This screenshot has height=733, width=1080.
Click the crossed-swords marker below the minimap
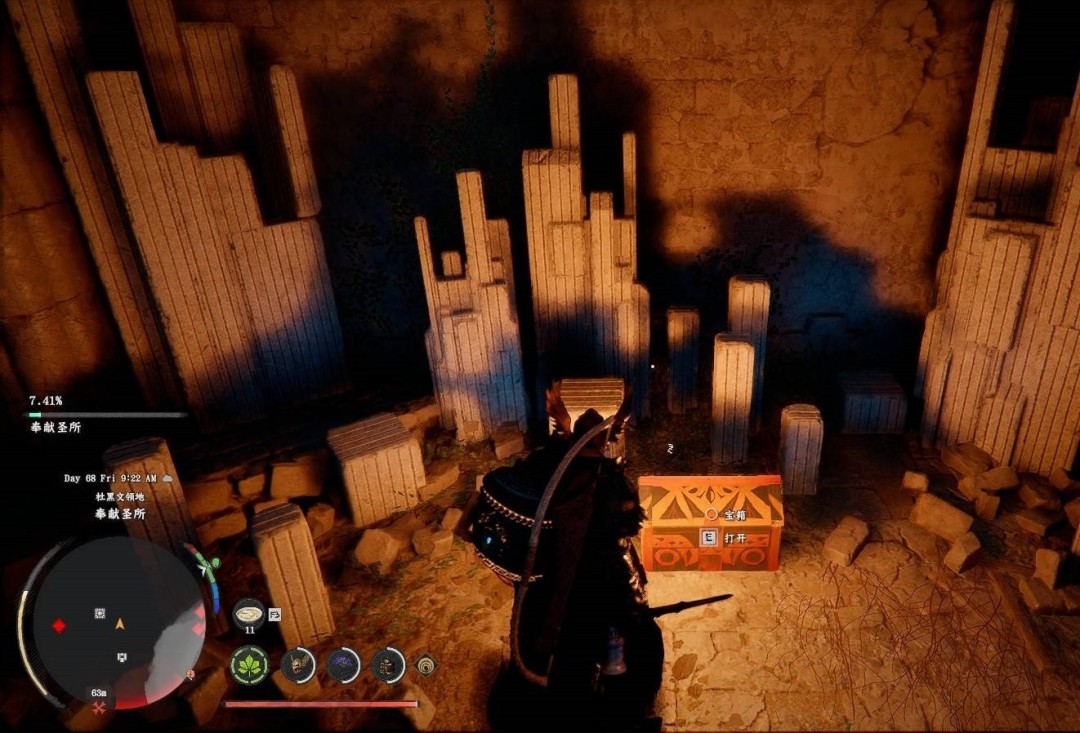pyautogui.click(x=99, y=708)
